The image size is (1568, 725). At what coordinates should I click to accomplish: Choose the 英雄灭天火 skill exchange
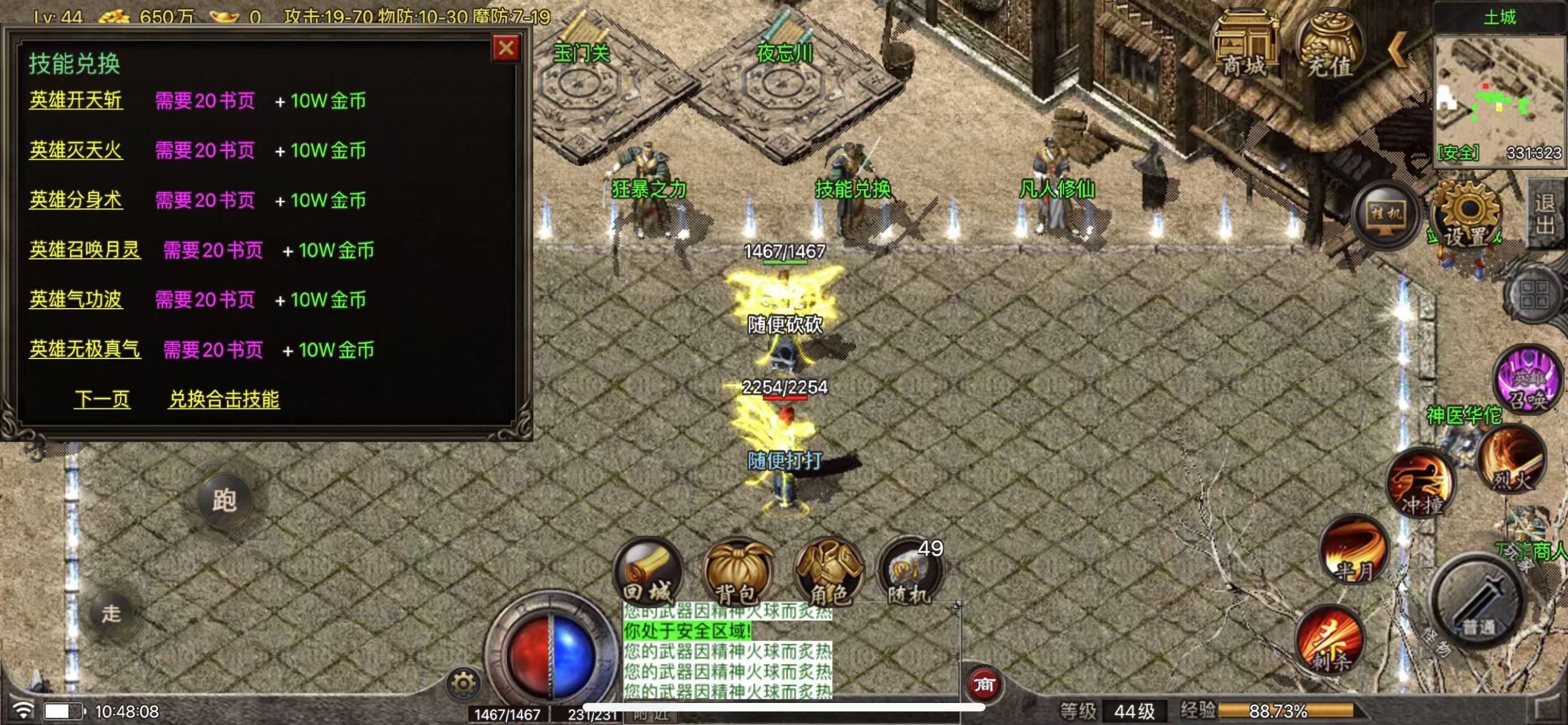[x=76, y=150]
